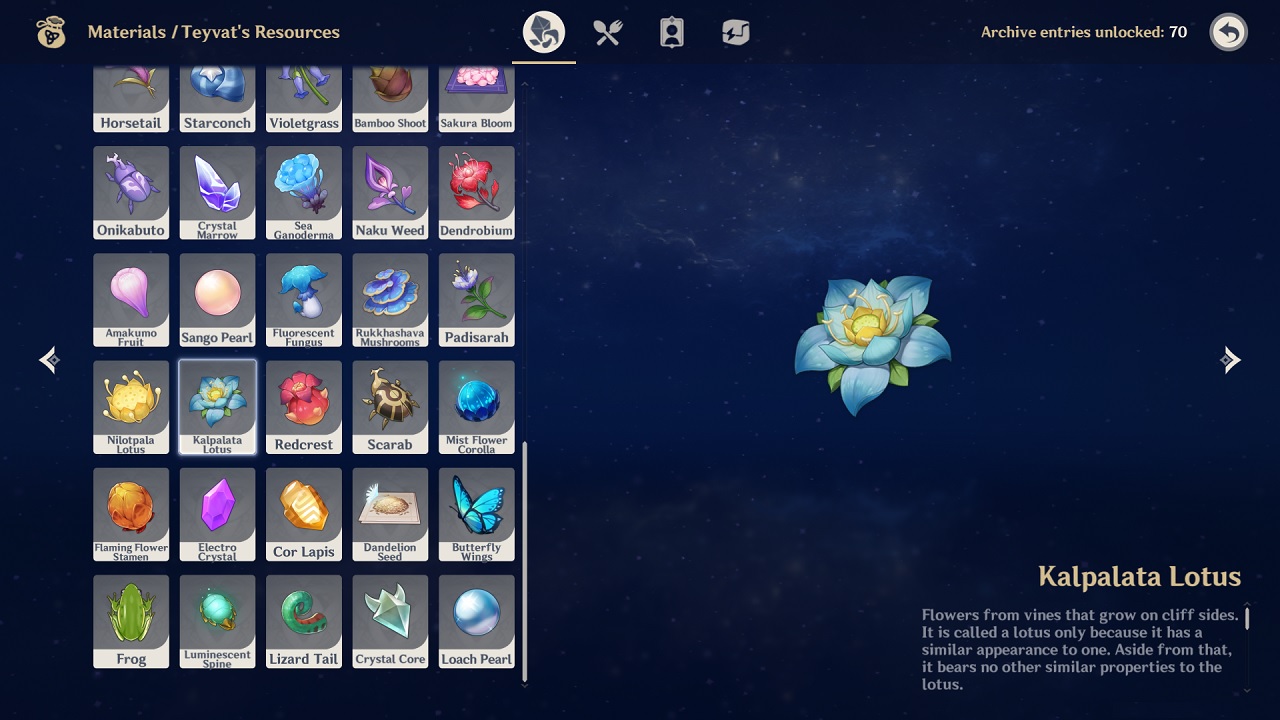
Task: Click the rightmost archive category icon
Action: point(735,31)
